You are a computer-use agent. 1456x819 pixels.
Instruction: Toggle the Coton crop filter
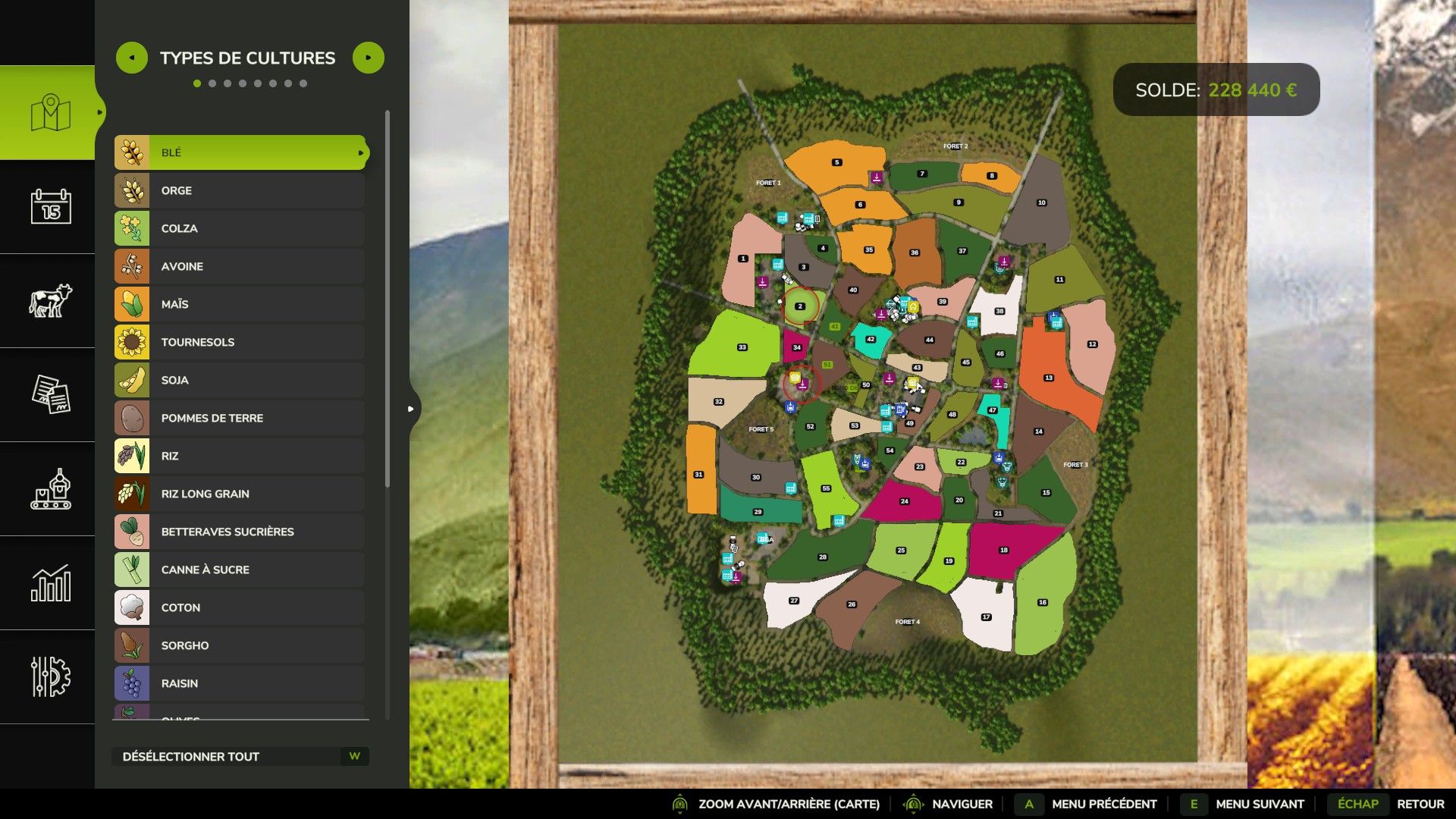pyautogui.click(x=240, y=607)
